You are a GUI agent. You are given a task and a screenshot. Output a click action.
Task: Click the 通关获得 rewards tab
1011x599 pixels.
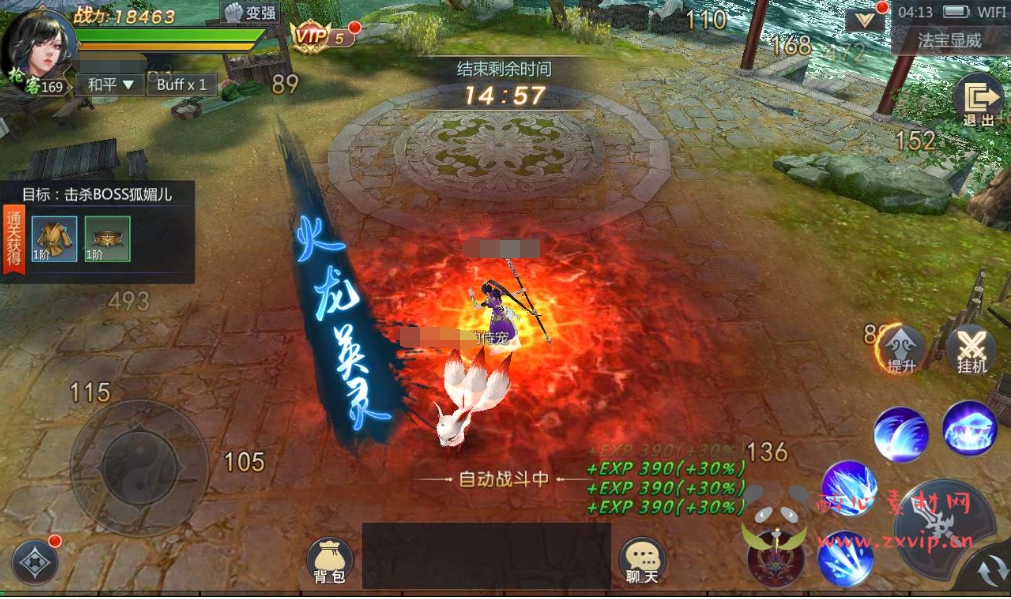pyautogui.click(x=13, y=236)
